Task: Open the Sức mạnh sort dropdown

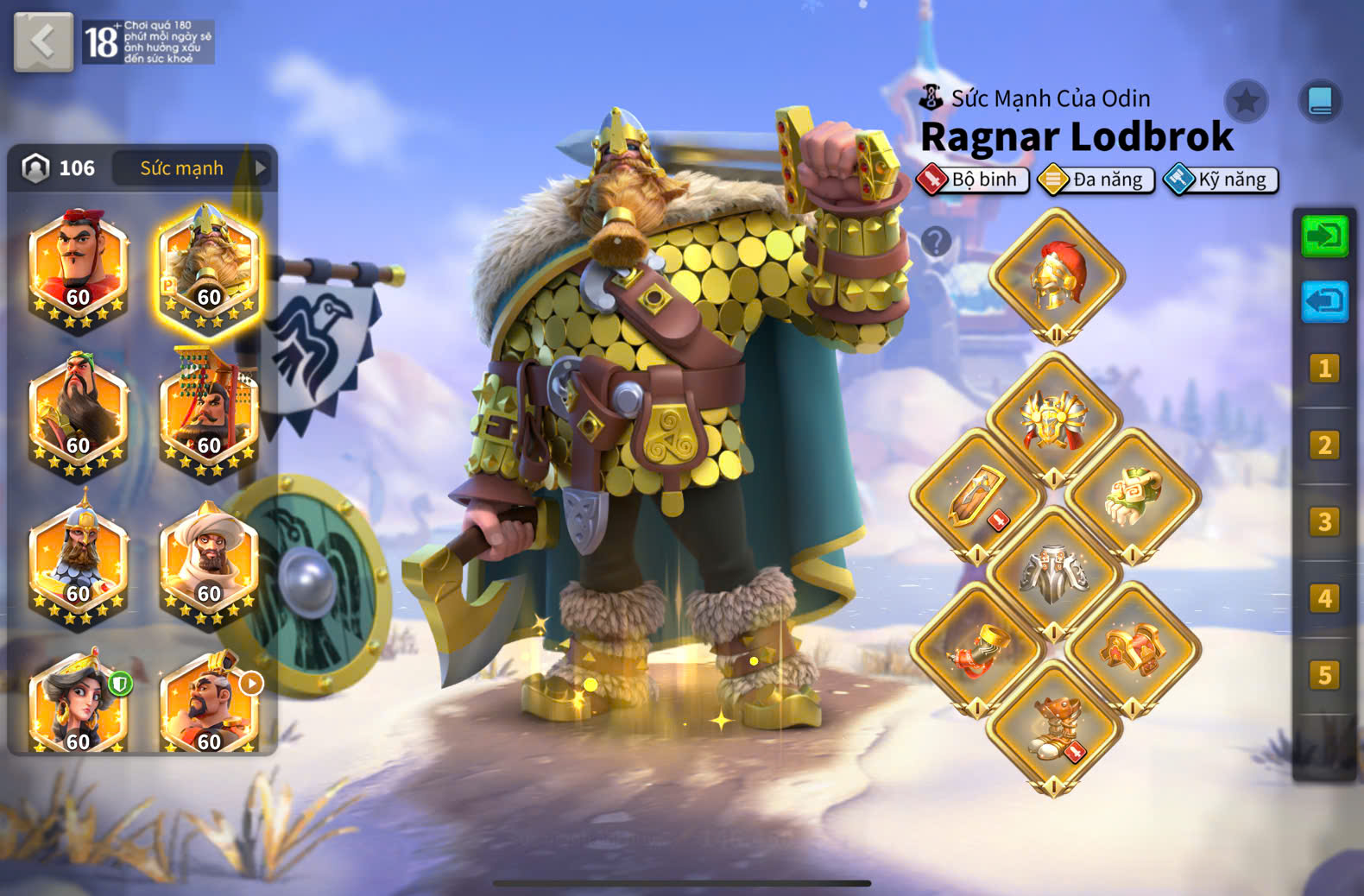Action: (x=192, y=168)
